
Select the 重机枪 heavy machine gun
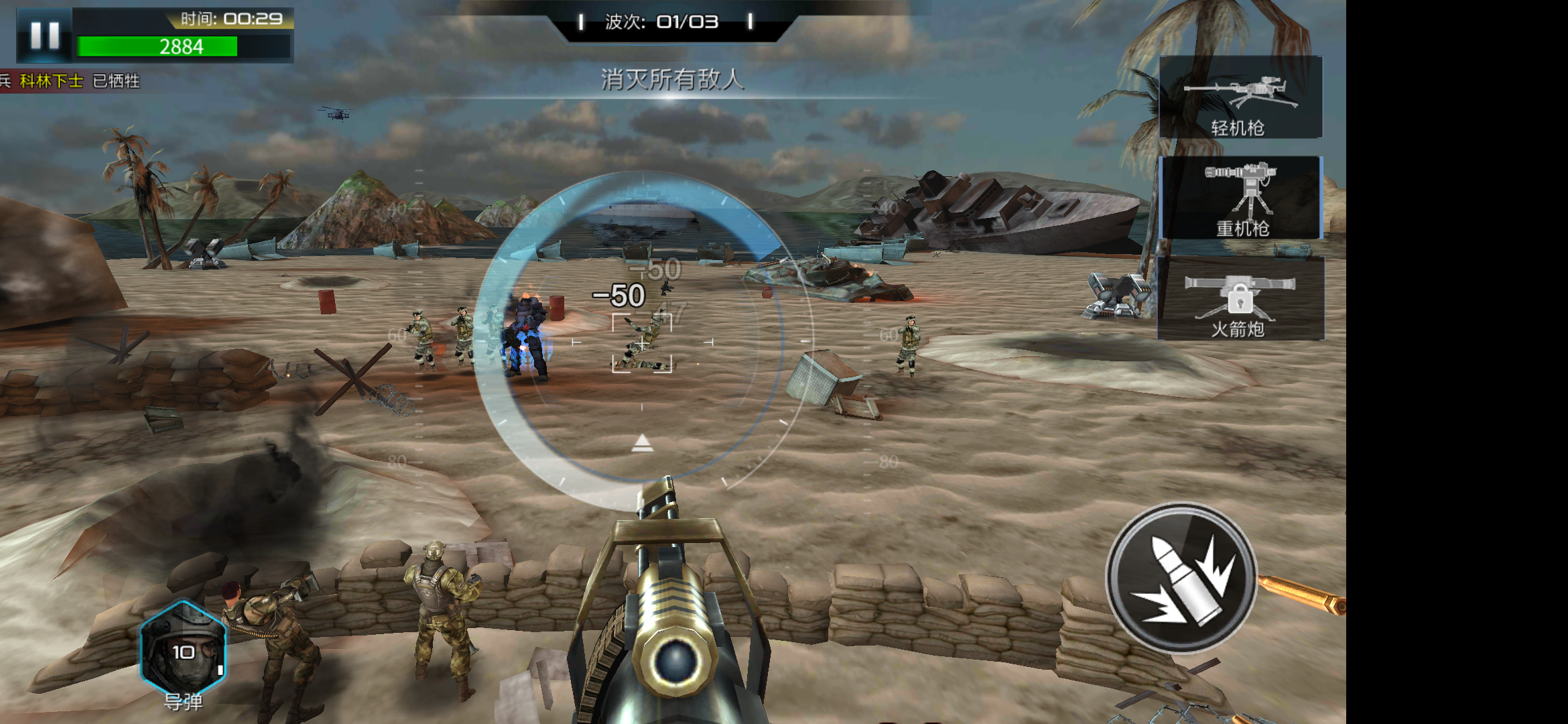point(1240,198)
